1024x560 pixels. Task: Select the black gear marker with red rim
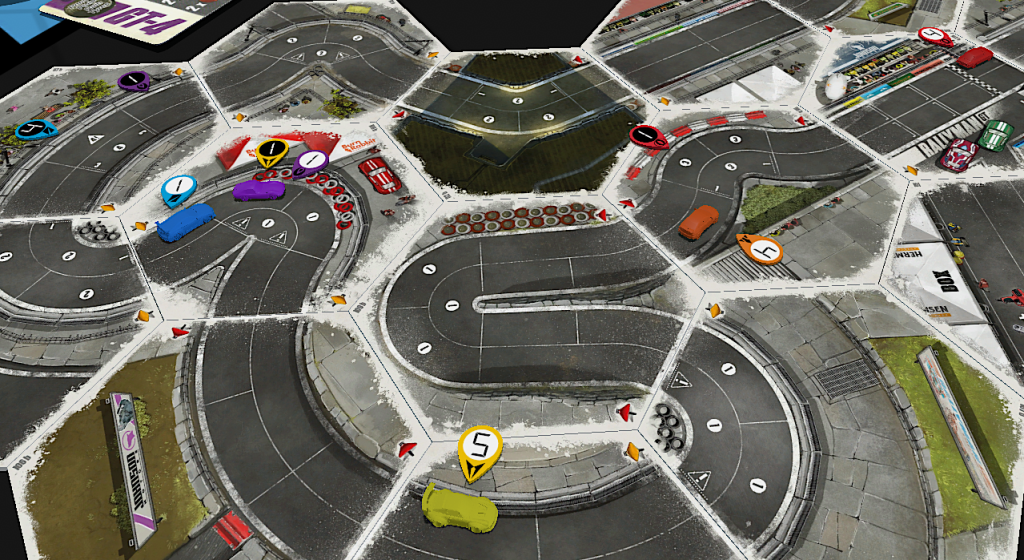(648, 136)
